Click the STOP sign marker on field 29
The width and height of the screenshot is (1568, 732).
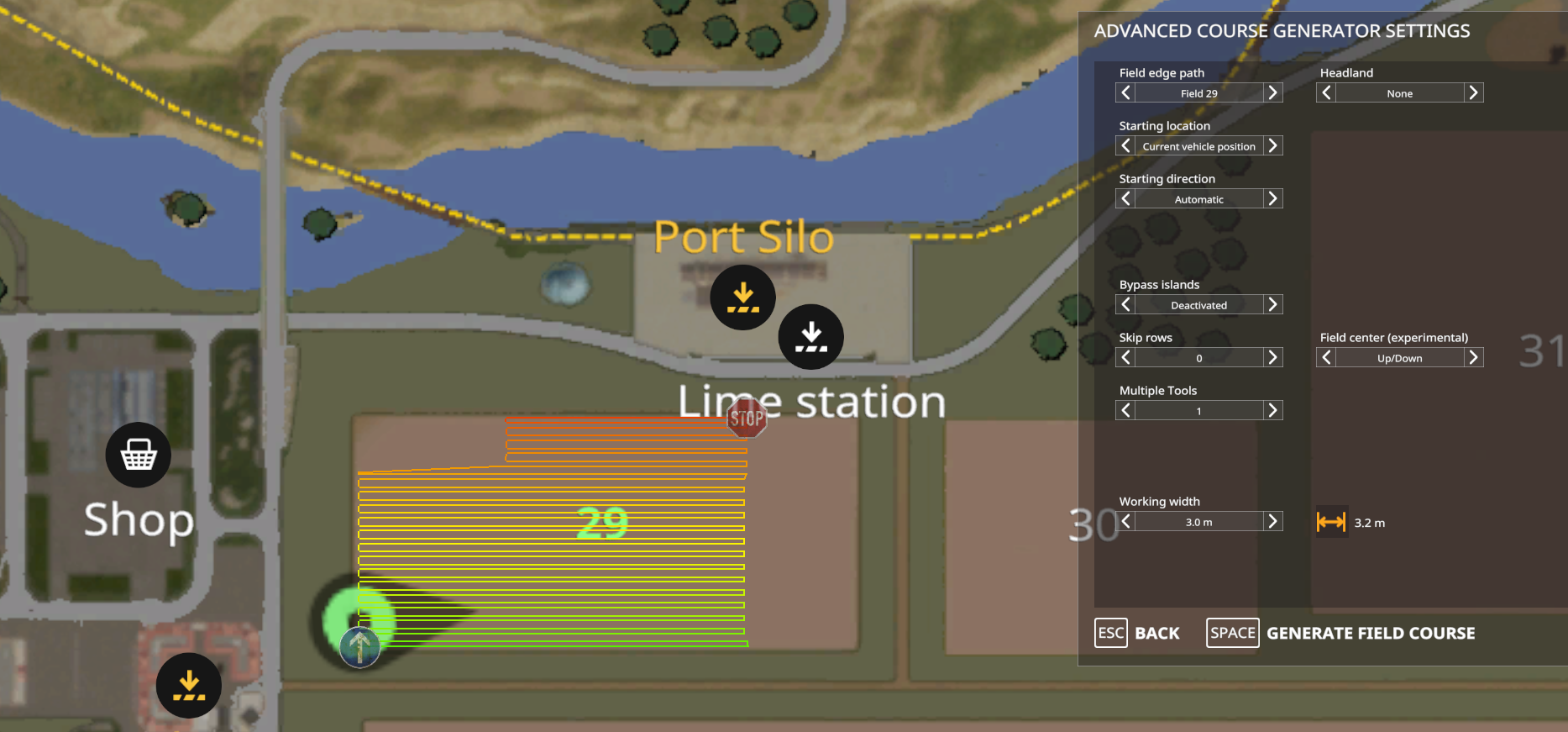[x=746, y=417]
